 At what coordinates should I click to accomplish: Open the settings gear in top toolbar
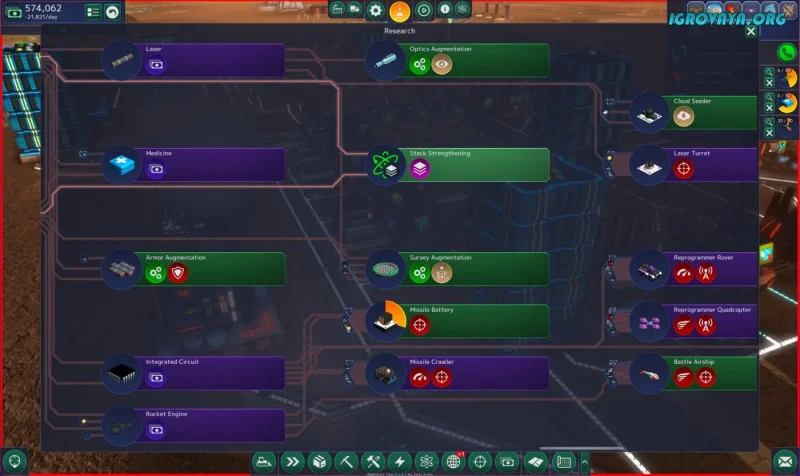pyautogui.click(x=375, y=10)
